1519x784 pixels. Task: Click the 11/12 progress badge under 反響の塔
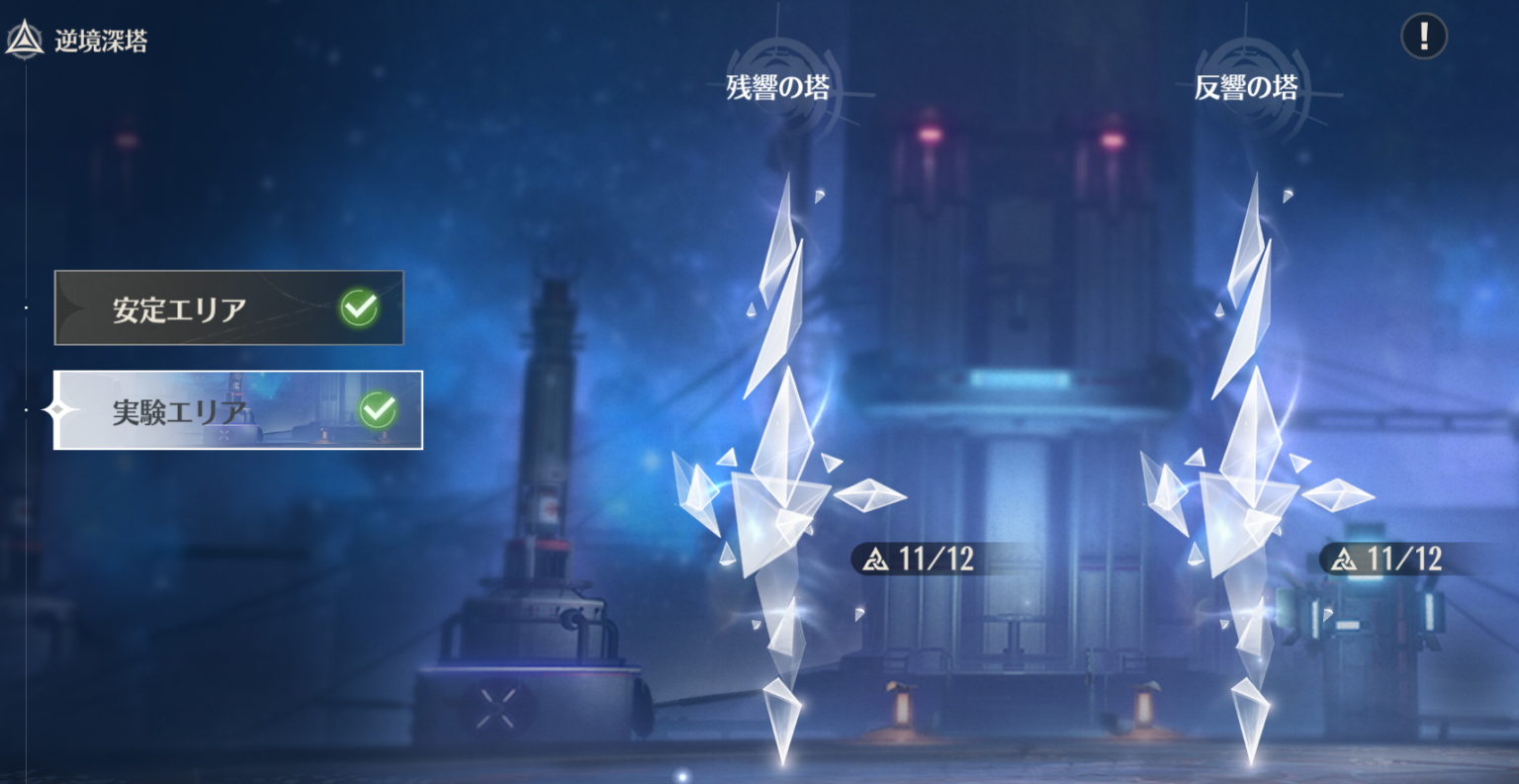pyautogui.click(x=1396, y=560)
